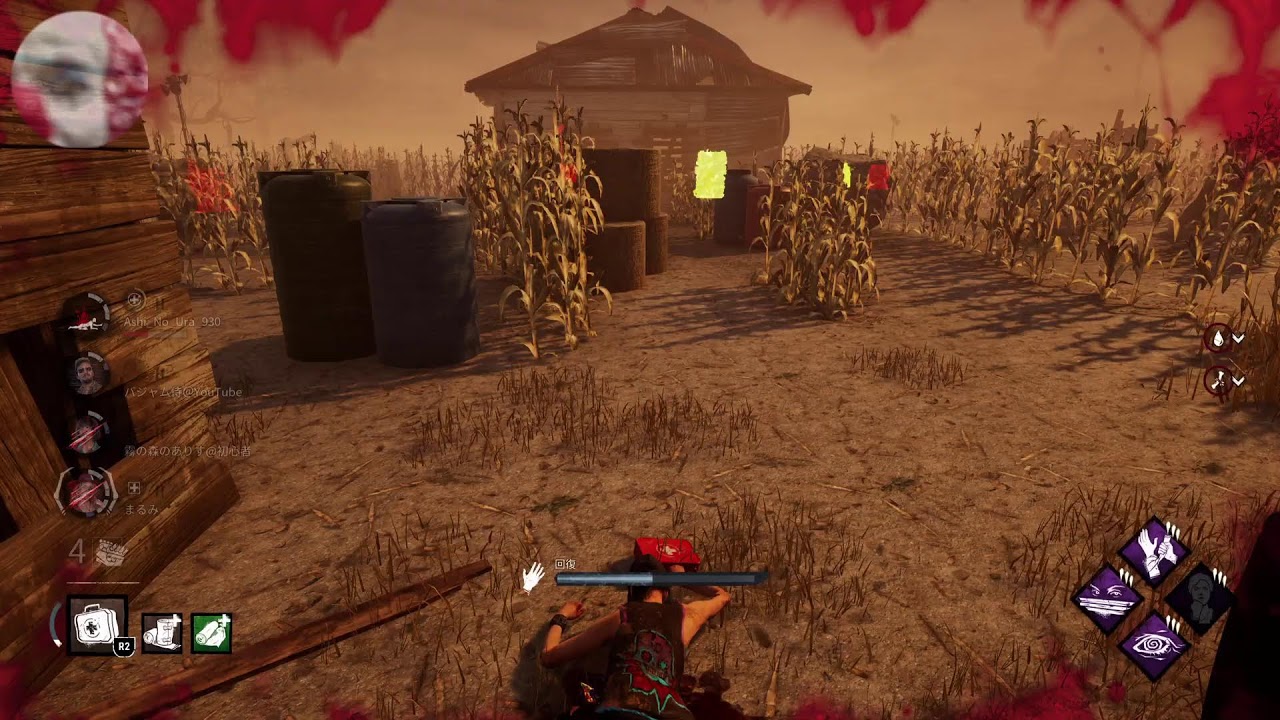Select the med-kit item slot
Viewport: 1280px width, 720px height.
click(x=97, y=625)
